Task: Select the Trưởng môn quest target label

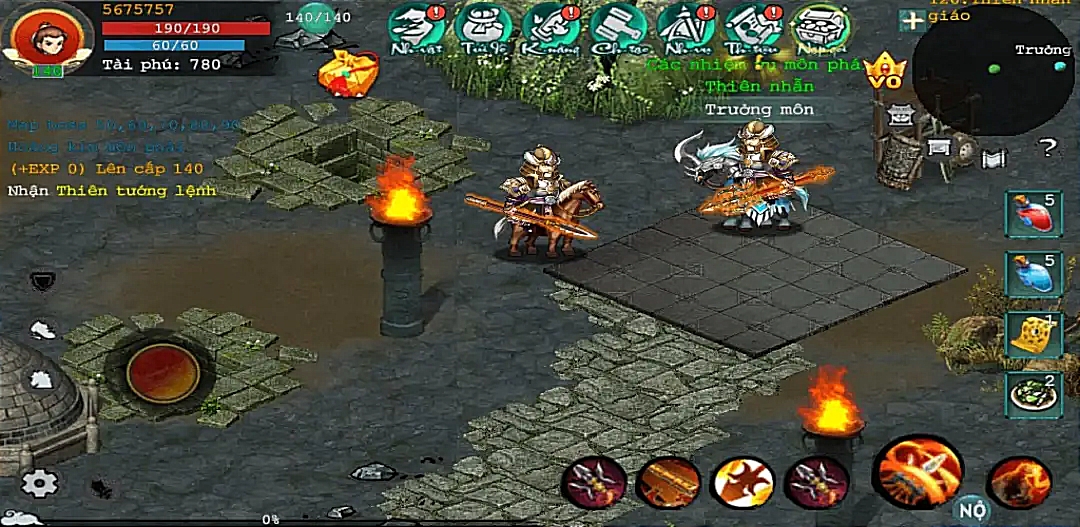Action: (760, 109)
